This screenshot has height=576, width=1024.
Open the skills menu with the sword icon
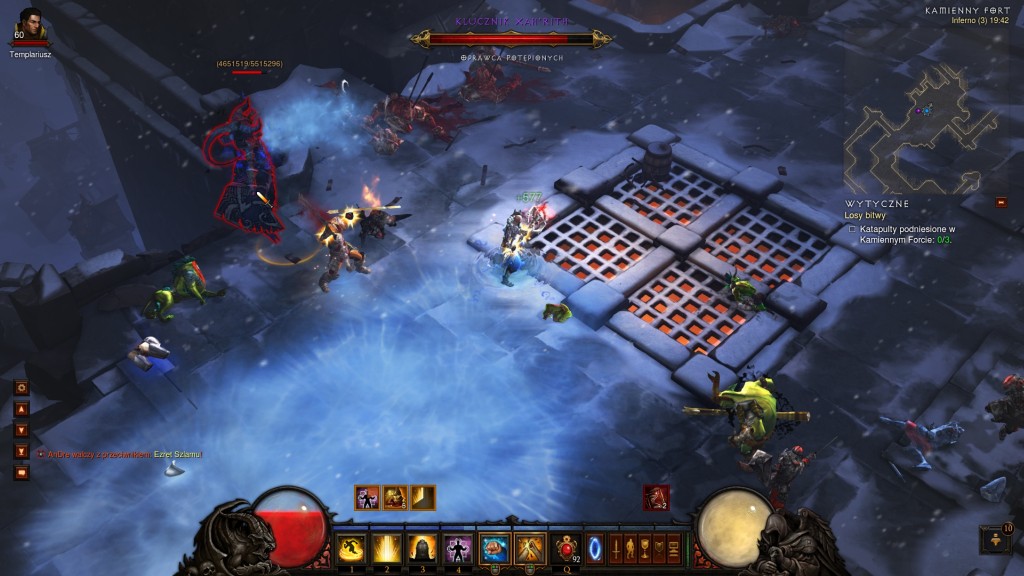(x=614, y=548)
